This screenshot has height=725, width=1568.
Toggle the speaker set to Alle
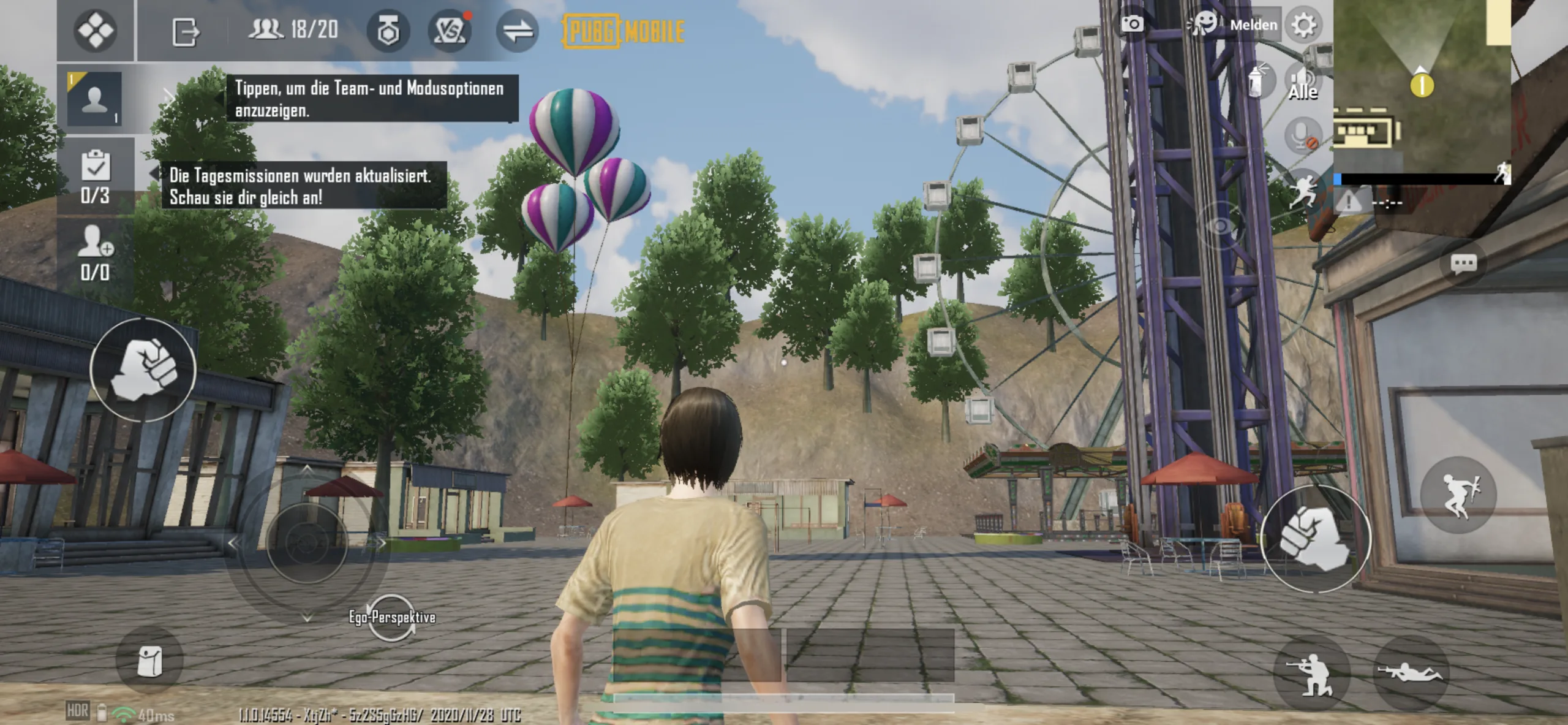point(1302,83)
